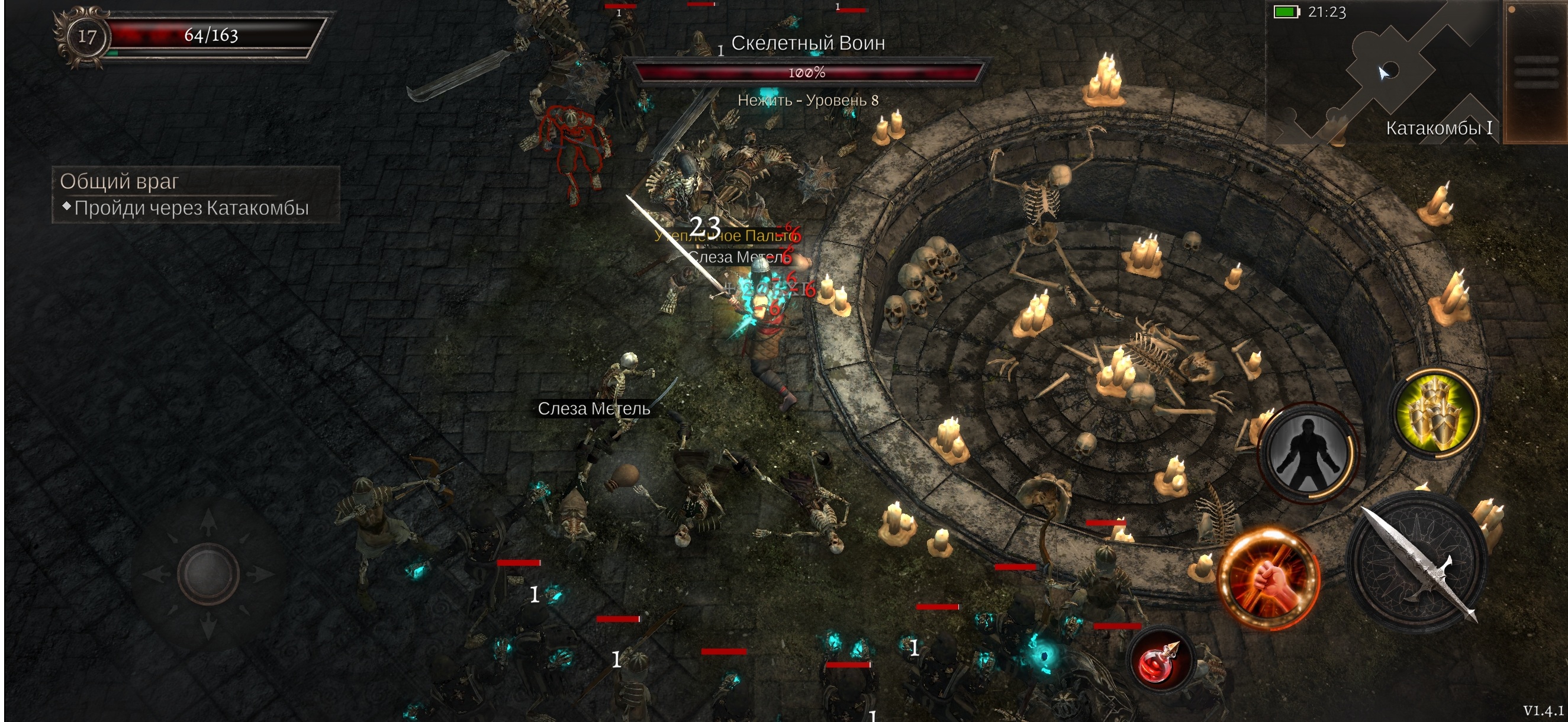The image size is (1568, 722).
Task: Open the Common Enemy quest tracker
Action: [x=195, y=194]
